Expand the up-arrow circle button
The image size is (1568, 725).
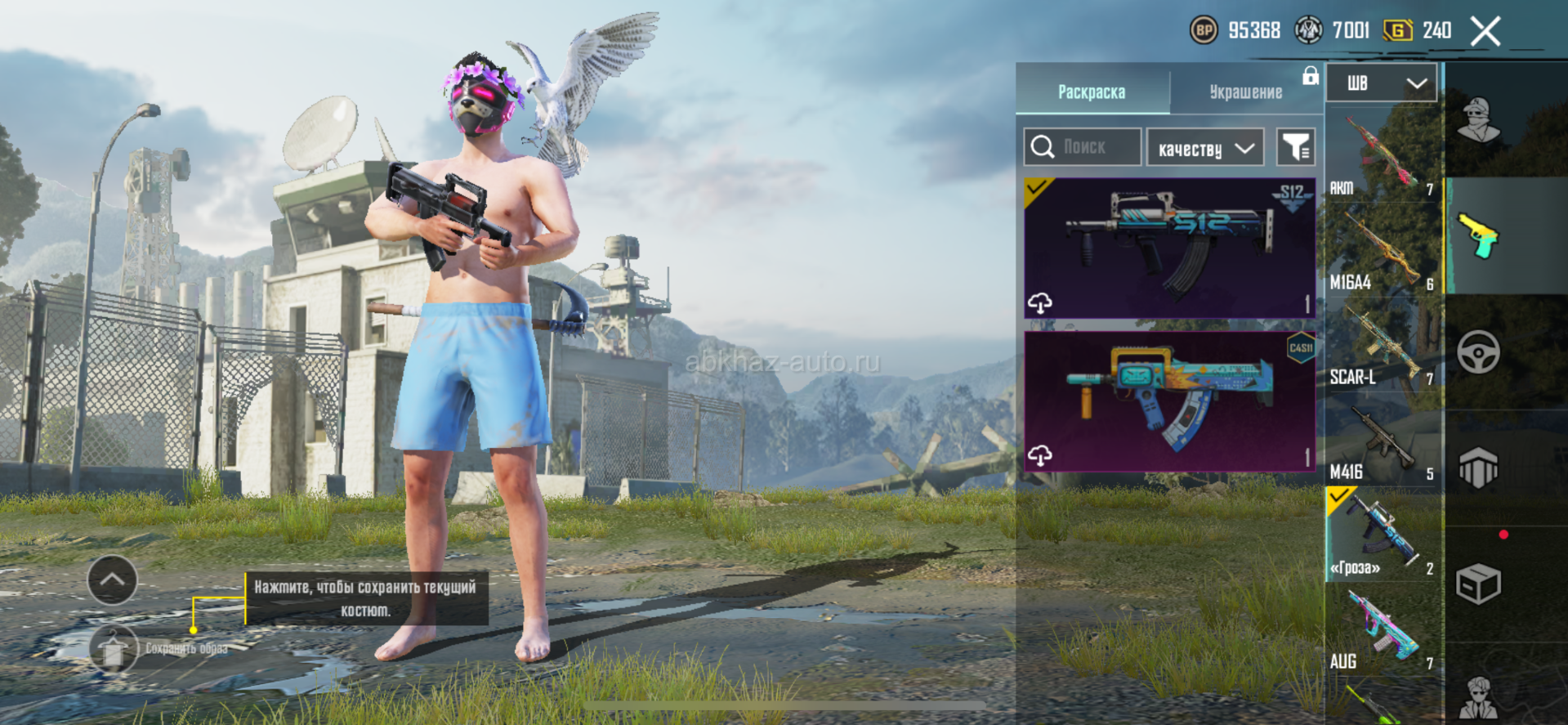tap(112, 580)
